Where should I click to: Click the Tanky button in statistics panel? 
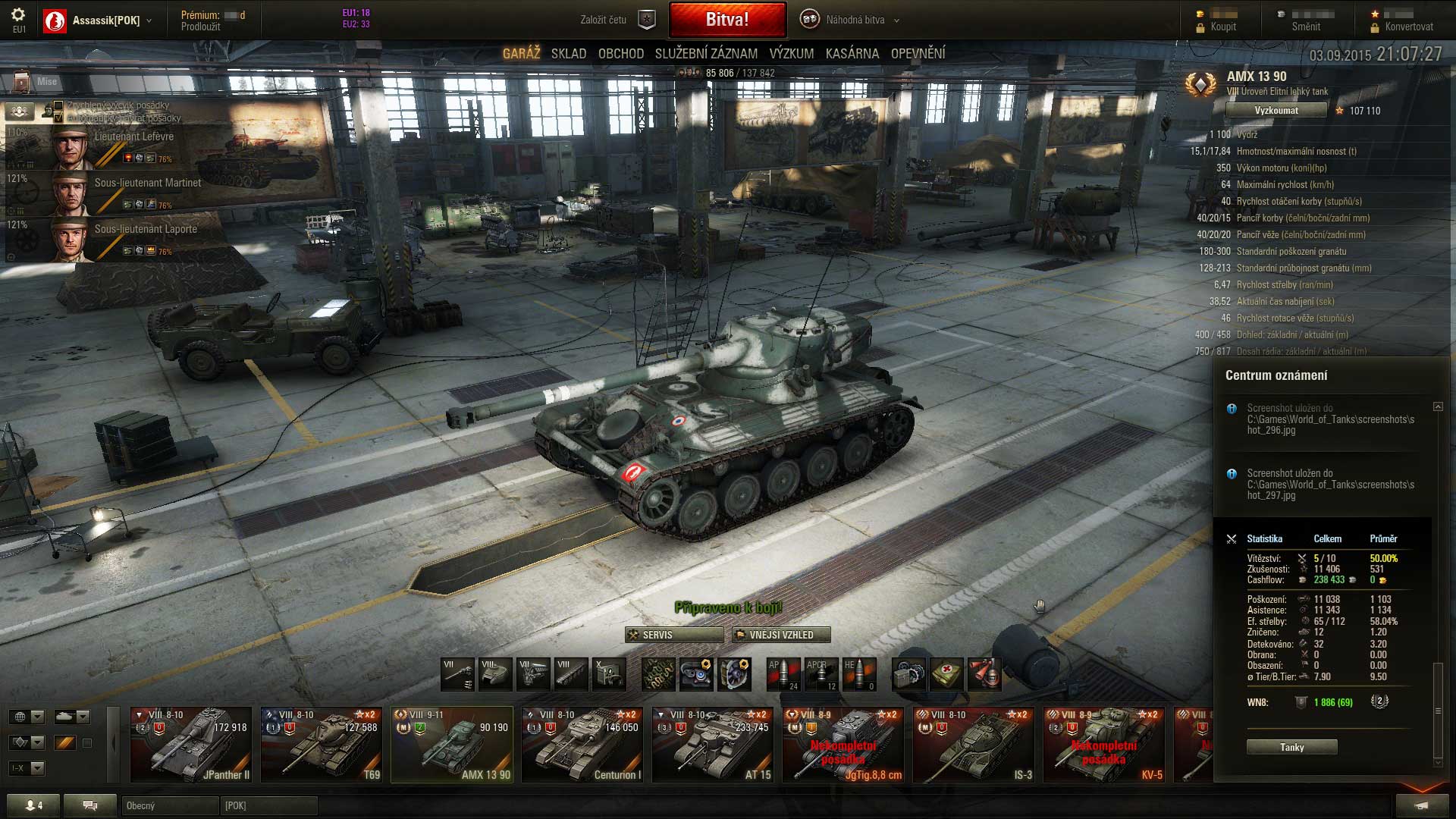pos(1291,747)
